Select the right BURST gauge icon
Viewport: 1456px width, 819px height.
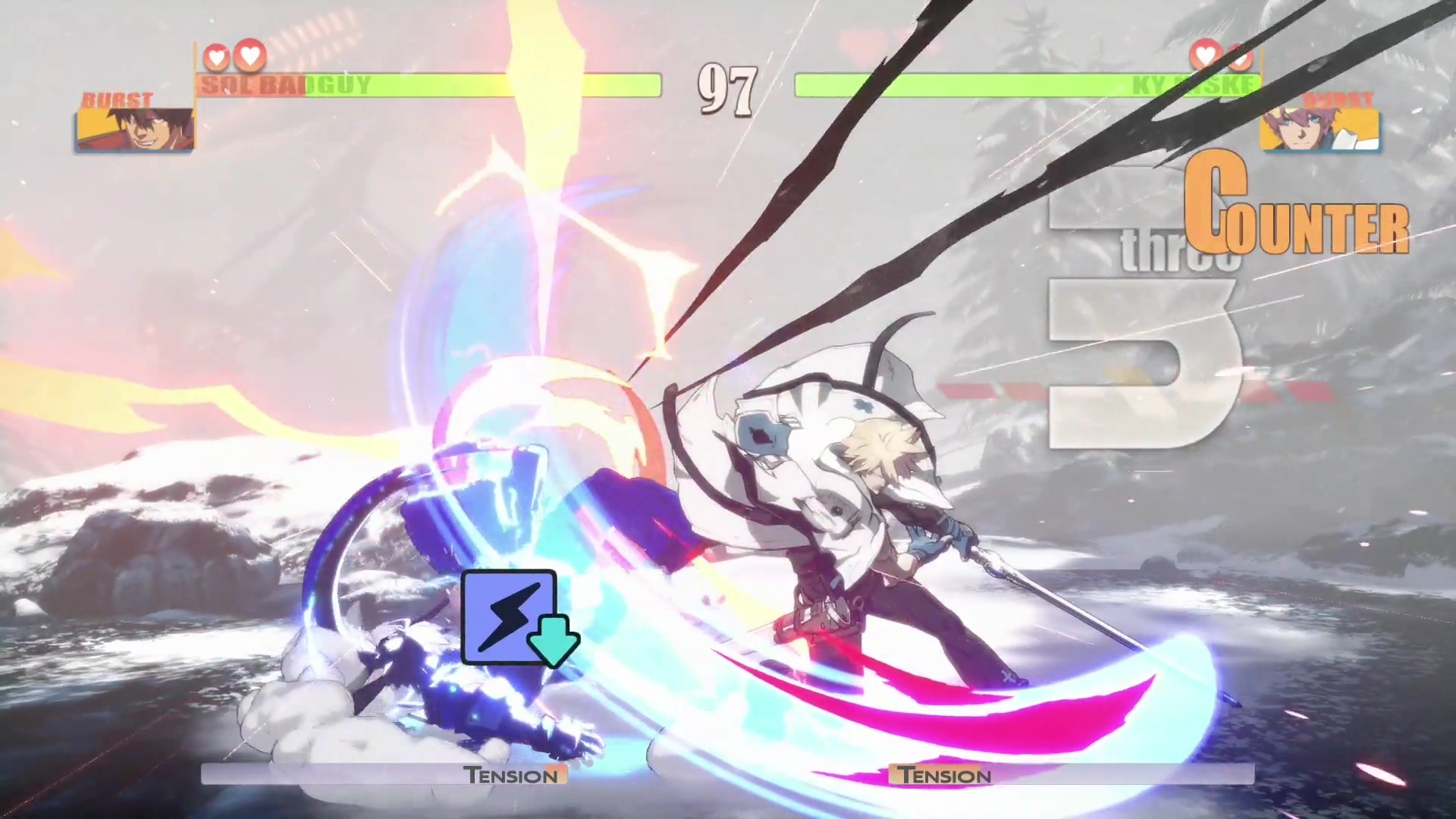(1339, 99)
